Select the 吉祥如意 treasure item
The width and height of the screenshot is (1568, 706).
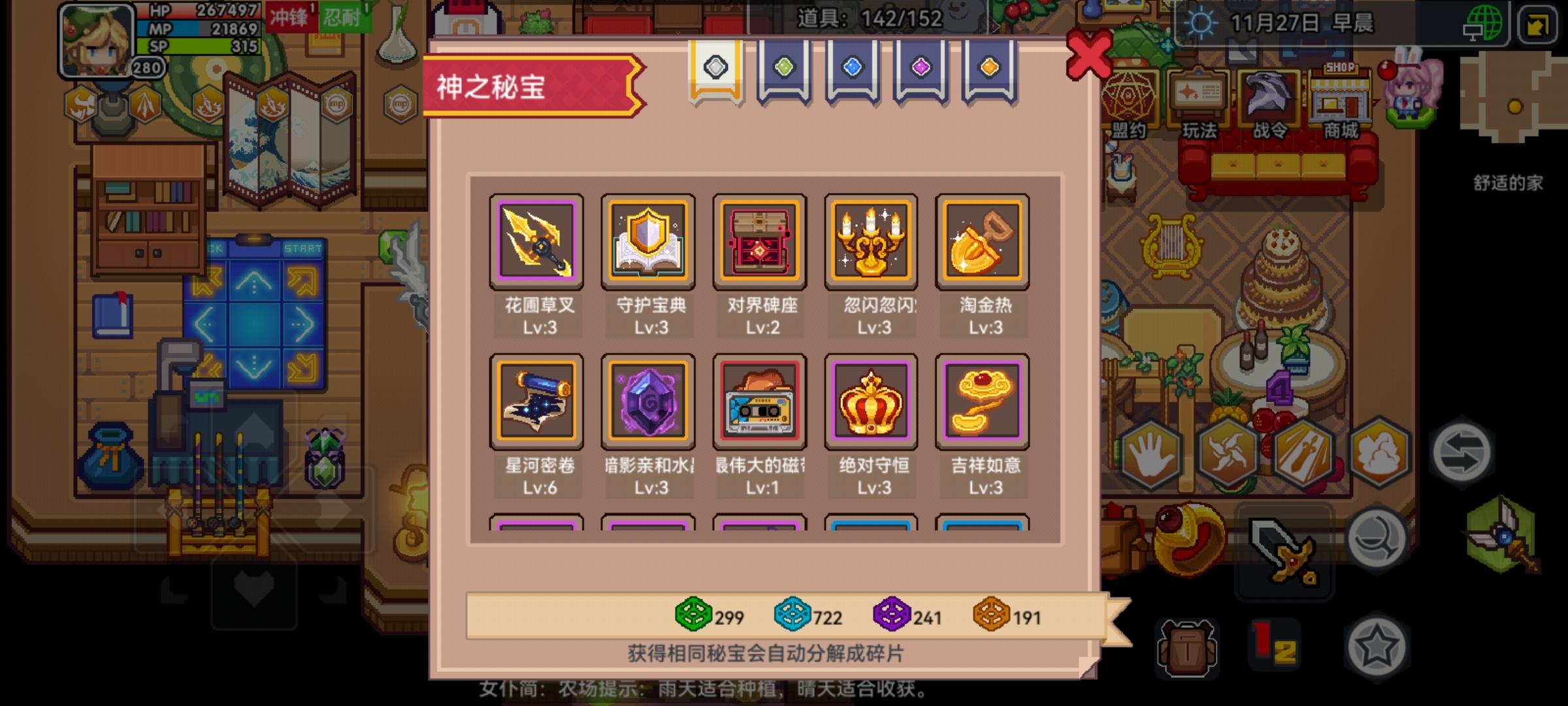point(982,403)
